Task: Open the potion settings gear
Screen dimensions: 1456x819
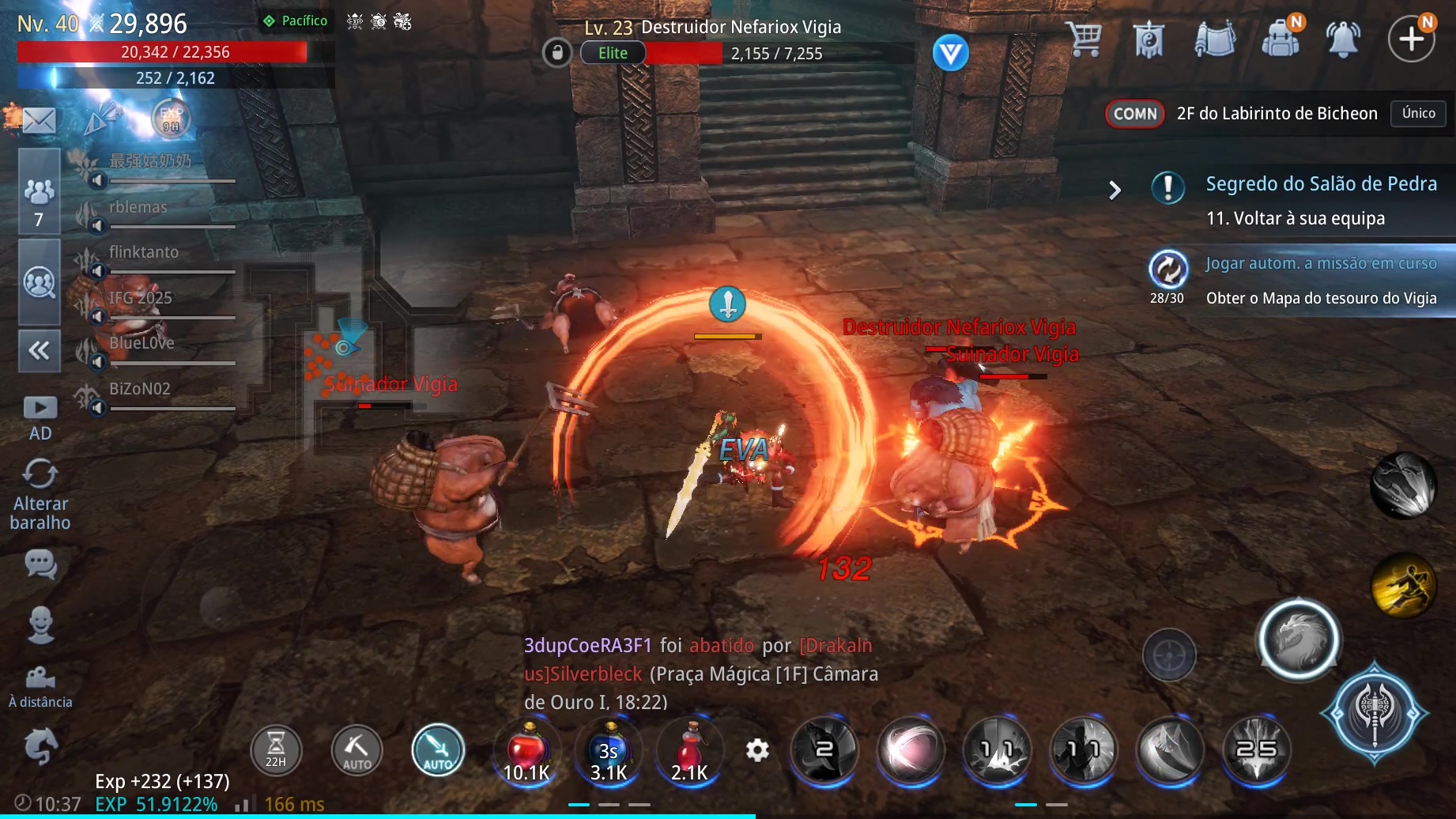Action: click(x=757, y=750)
